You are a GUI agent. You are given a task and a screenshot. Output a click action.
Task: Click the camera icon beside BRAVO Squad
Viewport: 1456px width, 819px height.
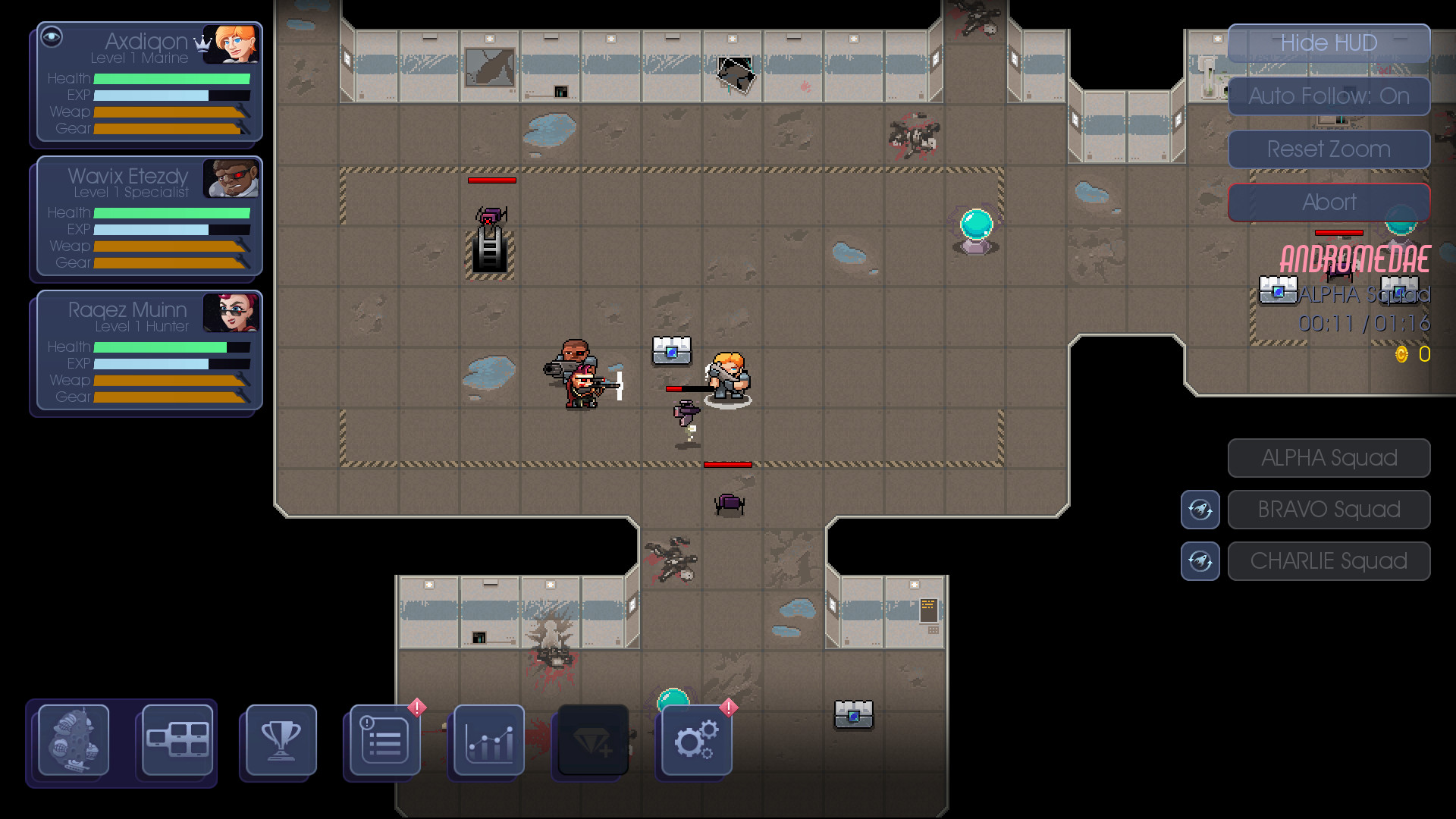click(1200, 510)
